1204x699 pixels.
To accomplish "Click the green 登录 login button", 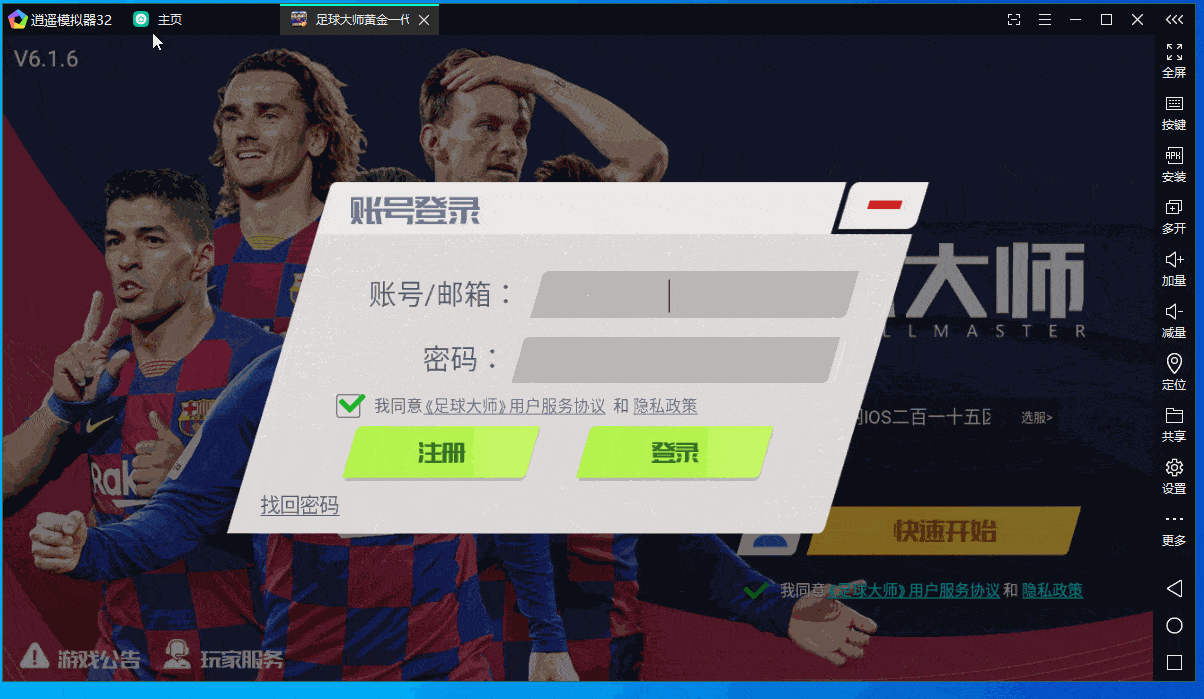I will coord(675,452).
